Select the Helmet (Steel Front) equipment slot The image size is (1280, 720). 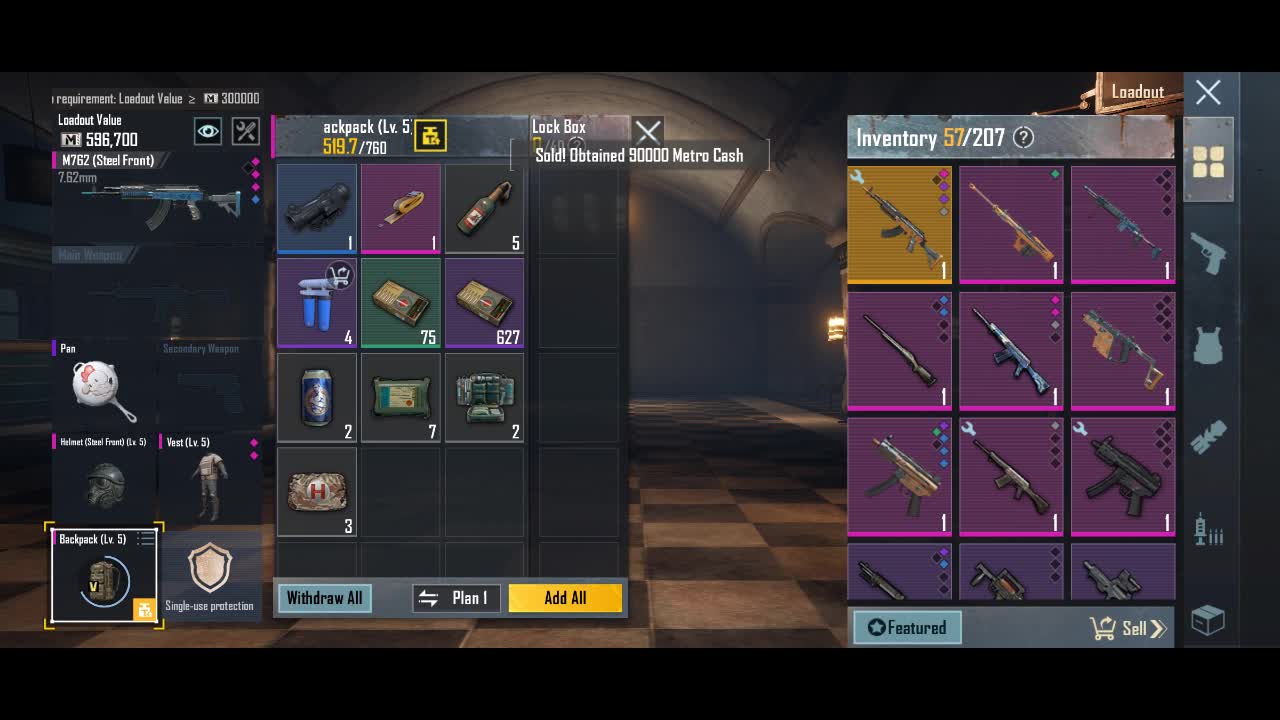pyautogui.click(x=104, y=482)
